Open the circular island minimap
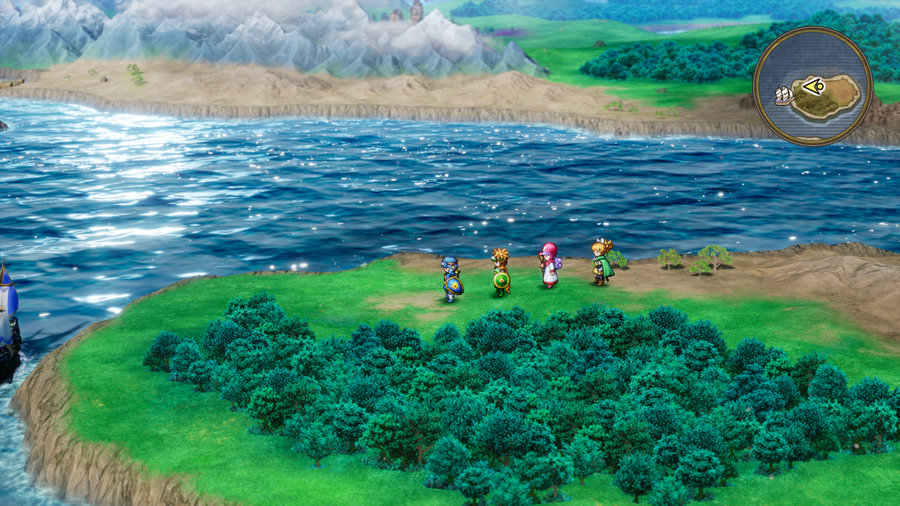900x506 pixels. click(812, 87)
